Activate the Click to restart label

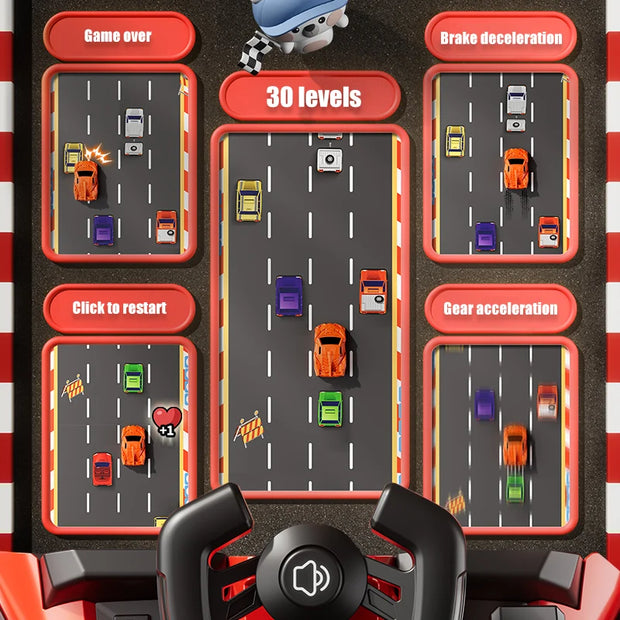(x=119, y=308)
